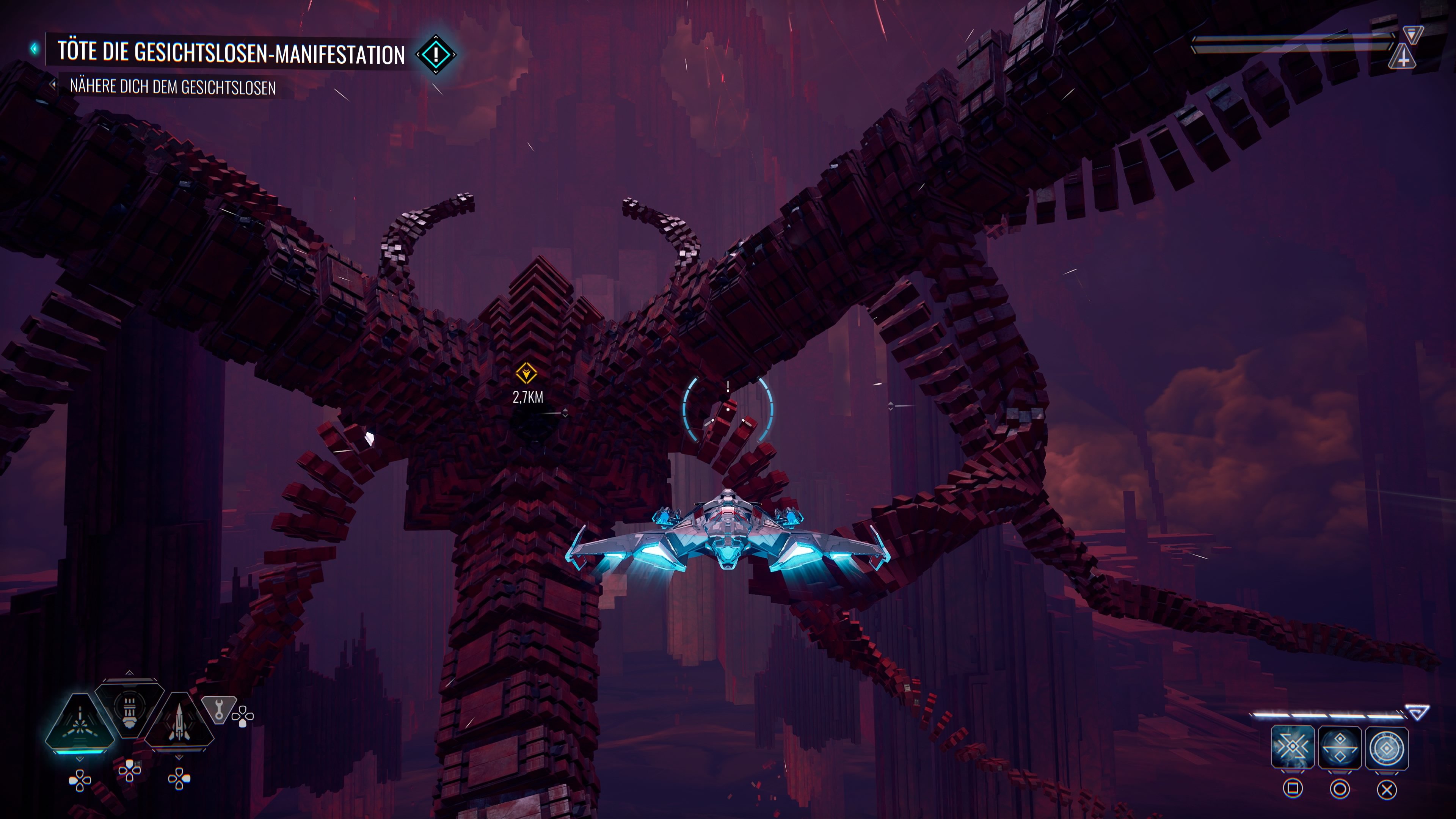1456x819 pixels.
Task: Select the sub-objective 'Nähere dich dem Gesichtslosen'
Action: [173, 87]
